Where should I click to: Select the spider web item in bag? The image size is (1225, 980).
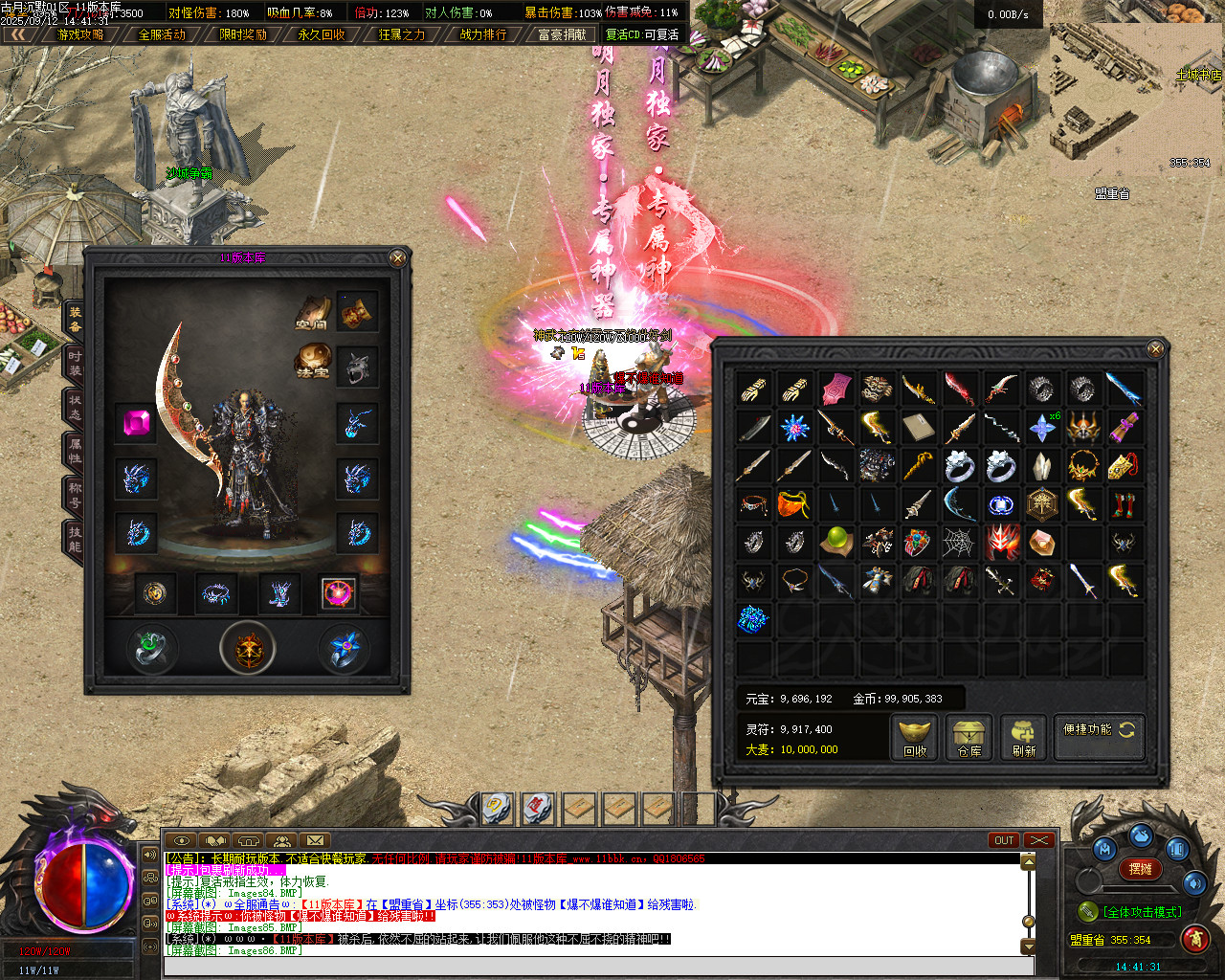click(959, 543)
